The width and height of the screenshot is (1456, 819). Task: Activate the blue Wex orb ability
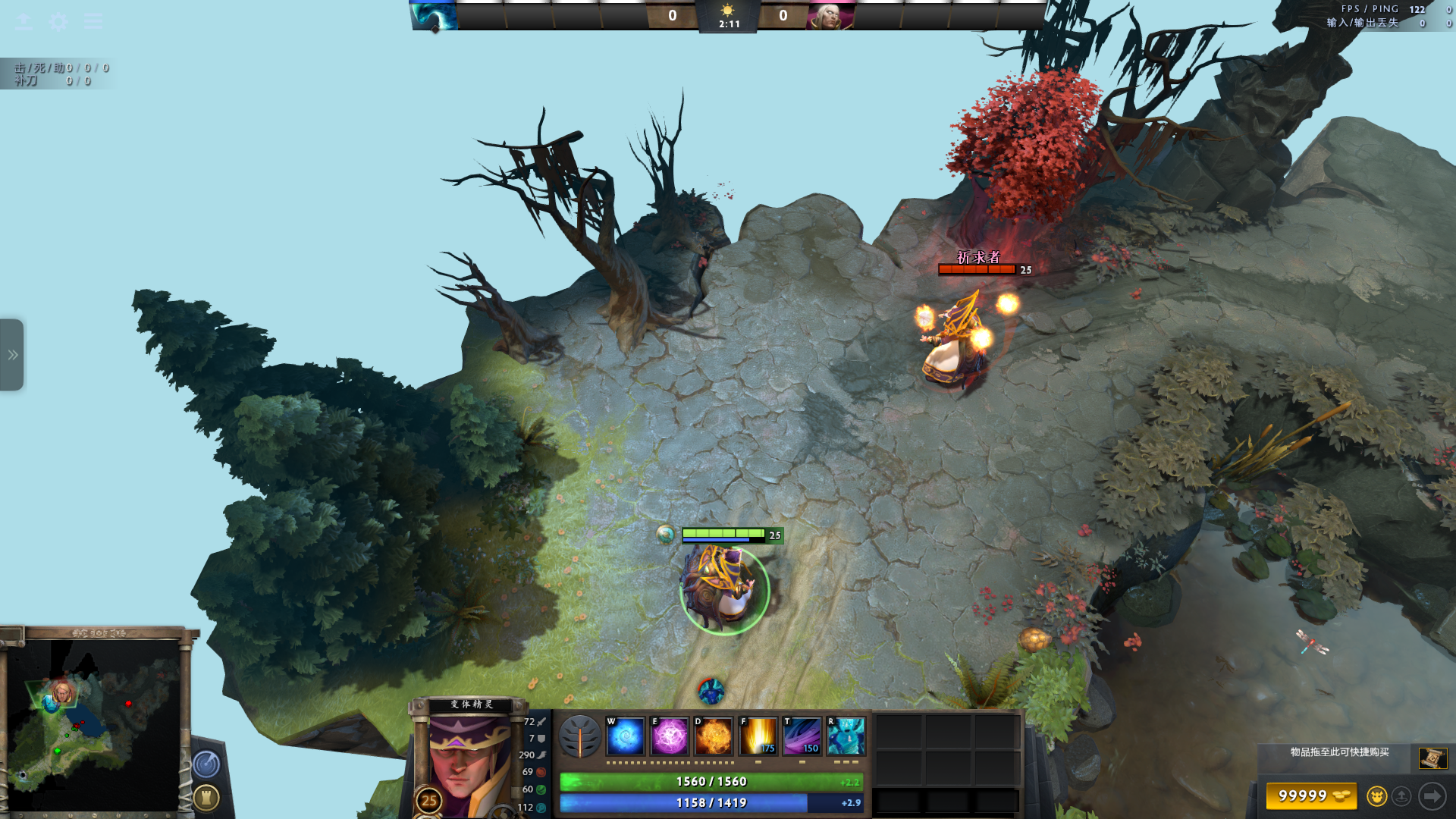626,736
